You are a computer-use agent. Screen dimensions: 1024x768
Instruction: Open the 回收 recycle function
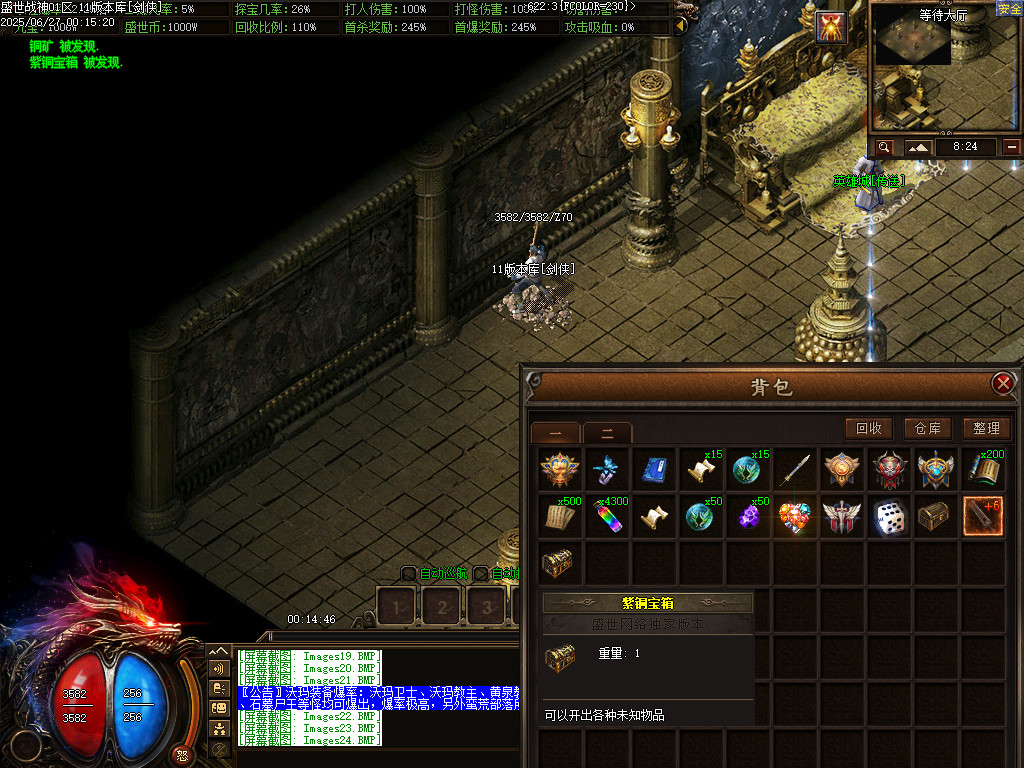click(868, 428)
